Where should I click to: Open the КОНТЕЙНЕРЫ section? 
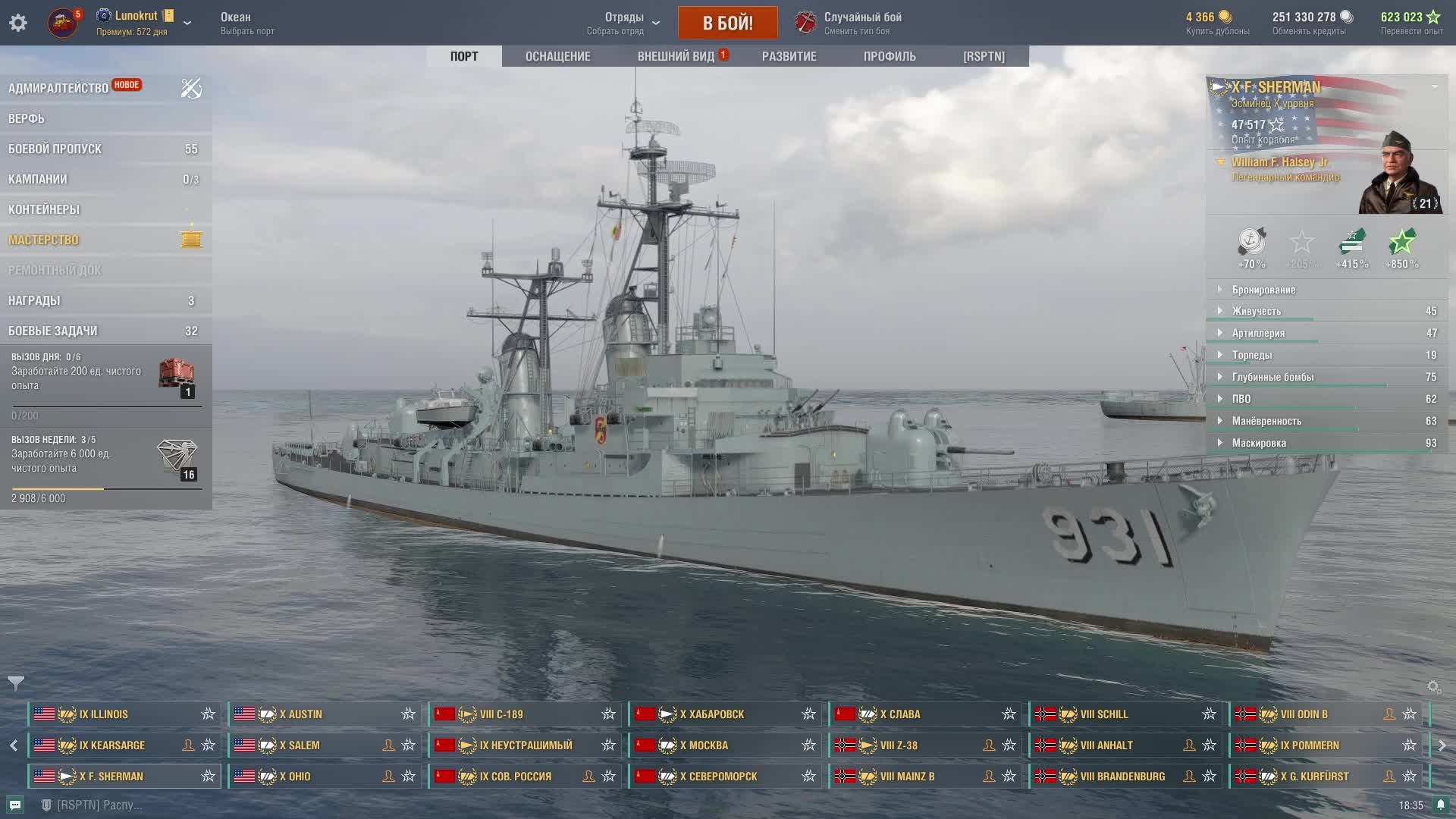(44, 209)
